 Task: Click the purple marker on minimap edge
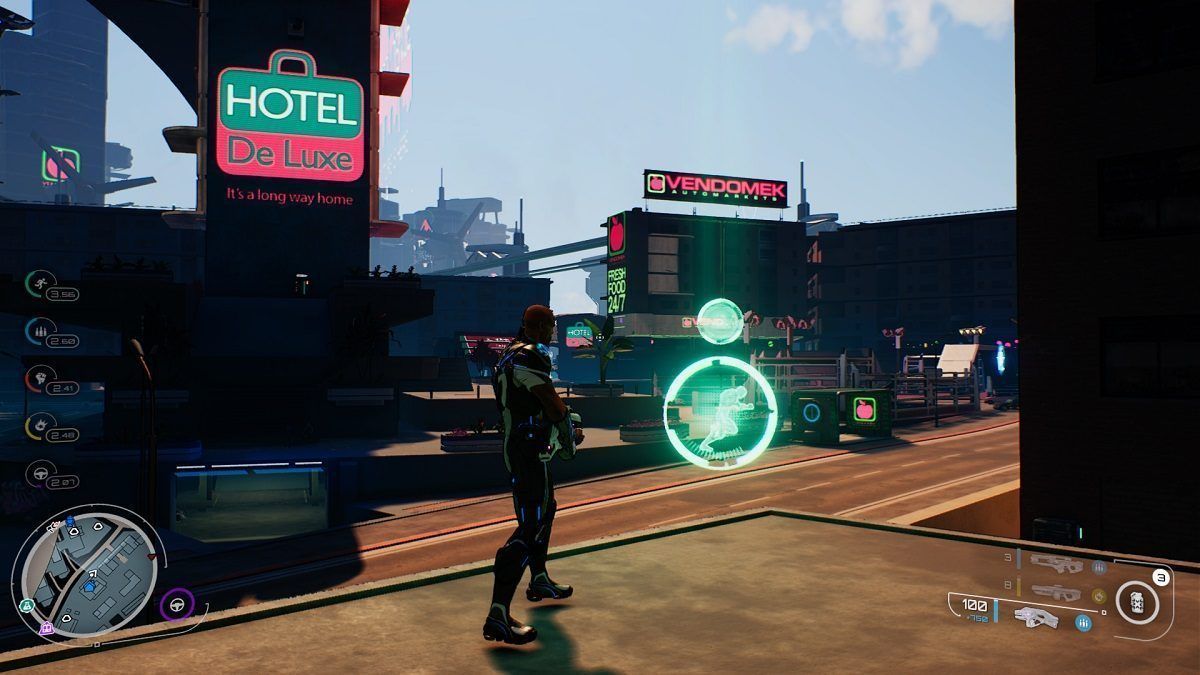46,628
